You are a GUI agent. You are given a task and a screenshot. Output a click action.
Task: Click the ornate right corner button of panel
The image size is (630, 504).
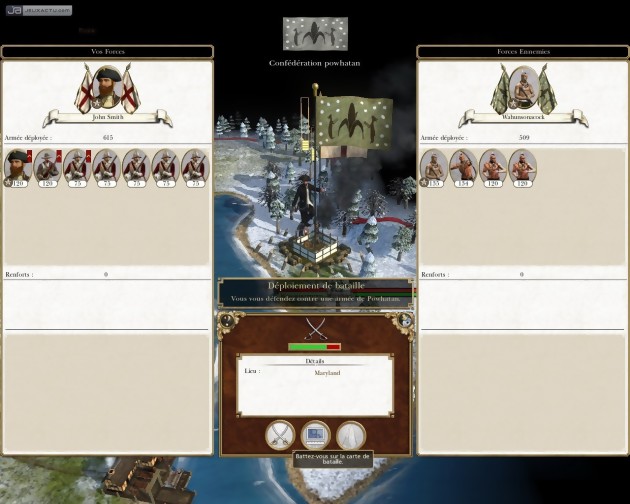404,321
